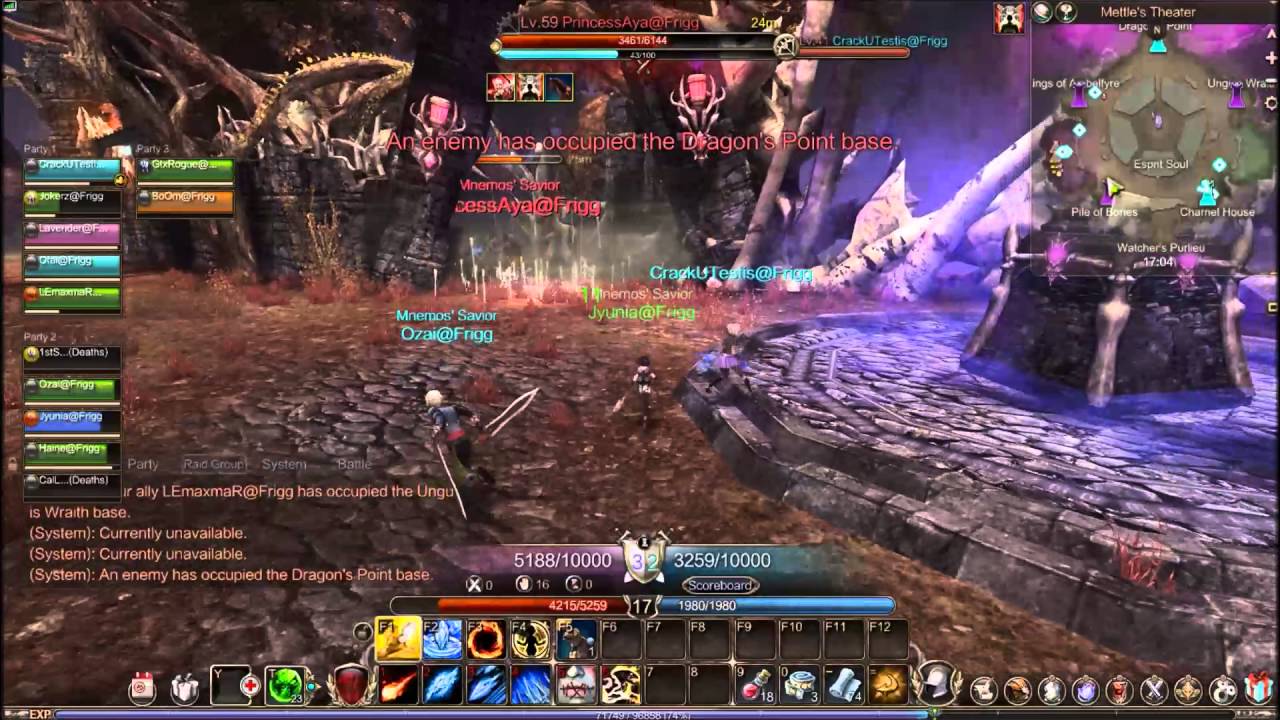The height and width of the screenshot is (720, 1280).
Task: Use the red potion with 18 charges
Action: click(x=756, y=685)
